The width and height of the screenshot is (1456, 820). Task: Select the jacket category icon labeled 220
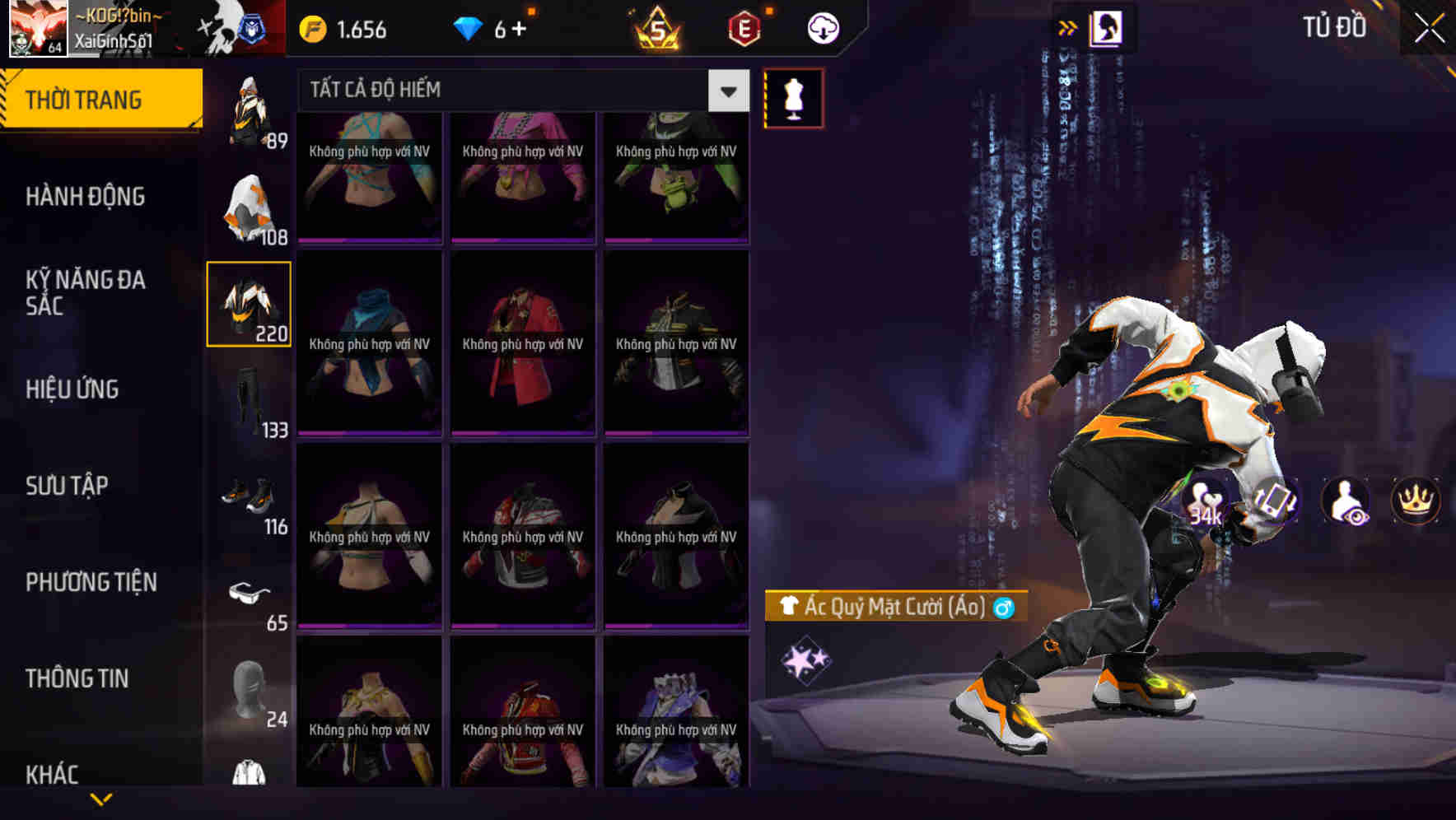click(247, 303)
